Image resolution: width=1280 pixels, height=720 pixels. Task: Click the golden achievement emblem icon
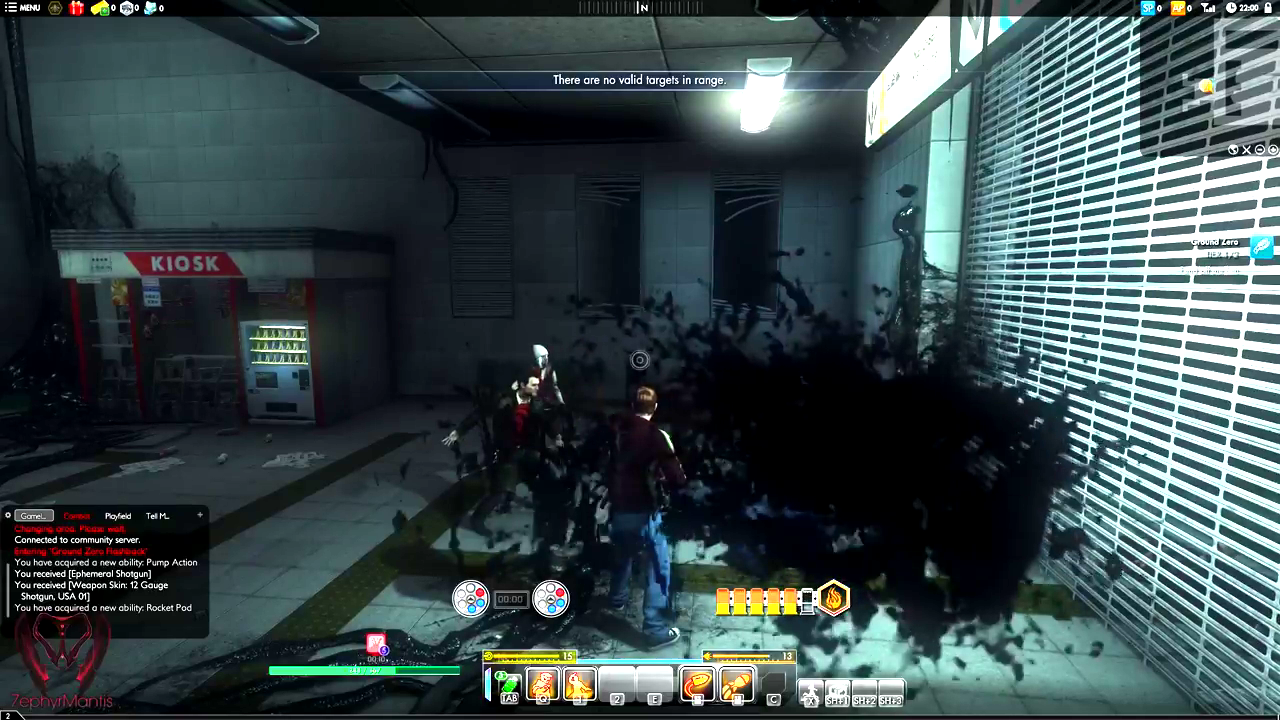(55, 8)
